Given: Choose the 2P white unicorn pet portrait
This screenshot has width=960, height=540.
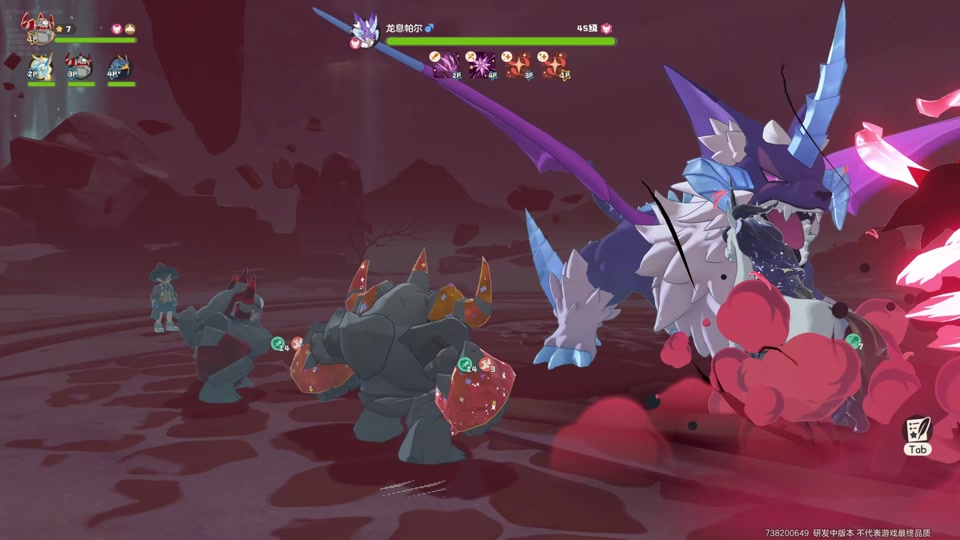Looking at the screenshot, I should click(x=41, y=67).
